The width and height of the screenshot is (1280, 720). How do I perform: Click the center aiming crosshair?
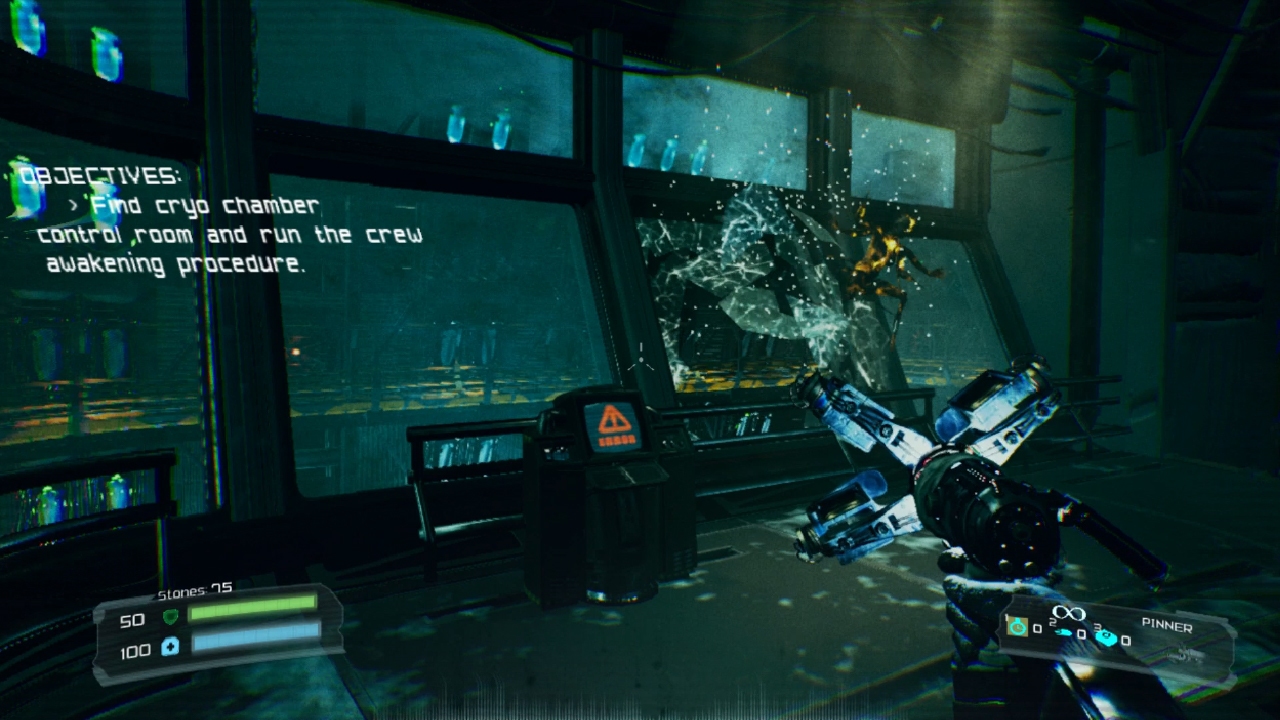(640, 357)
